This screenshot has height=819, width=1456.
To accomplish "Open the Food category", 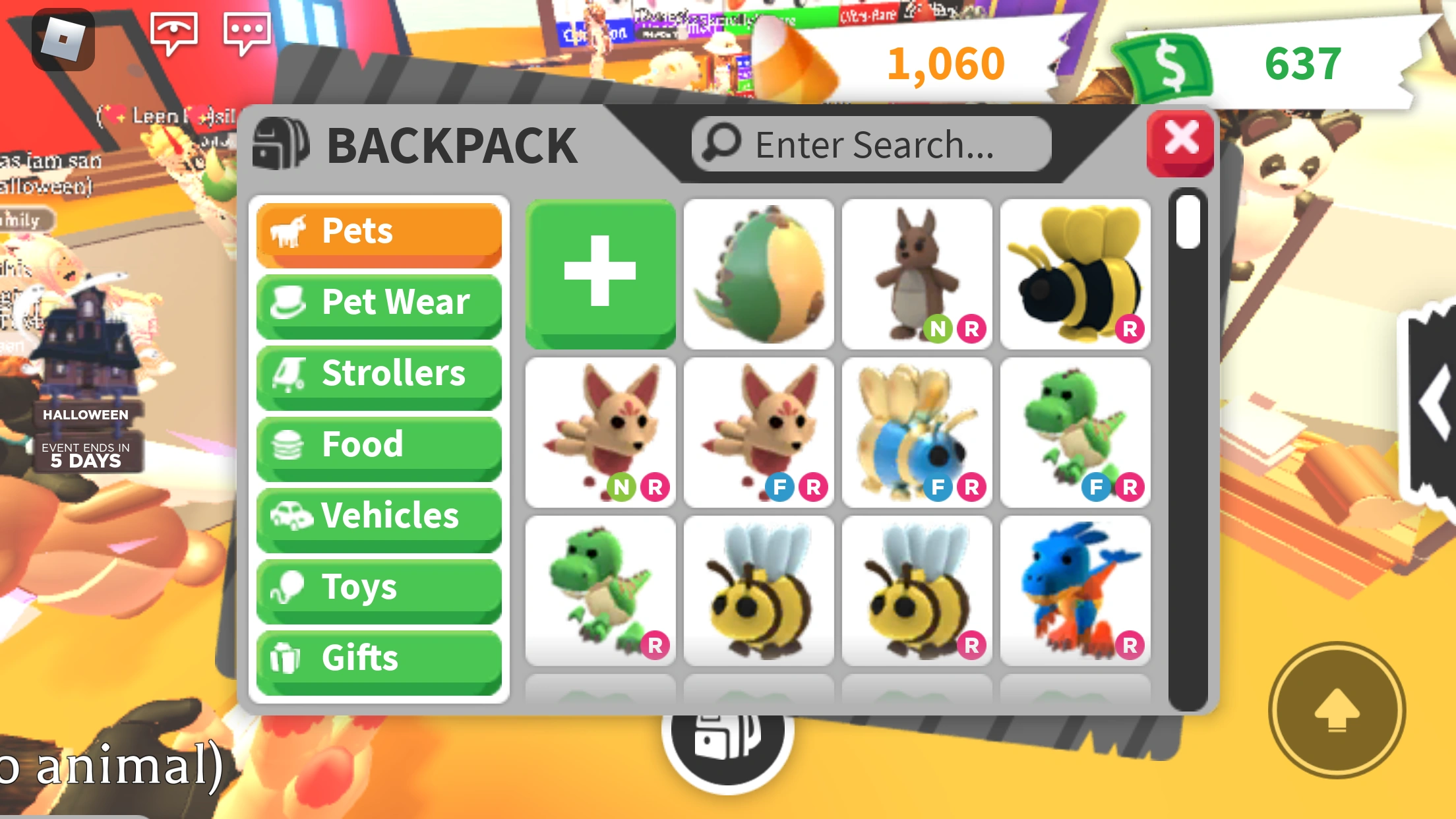I will coord(379,444).
